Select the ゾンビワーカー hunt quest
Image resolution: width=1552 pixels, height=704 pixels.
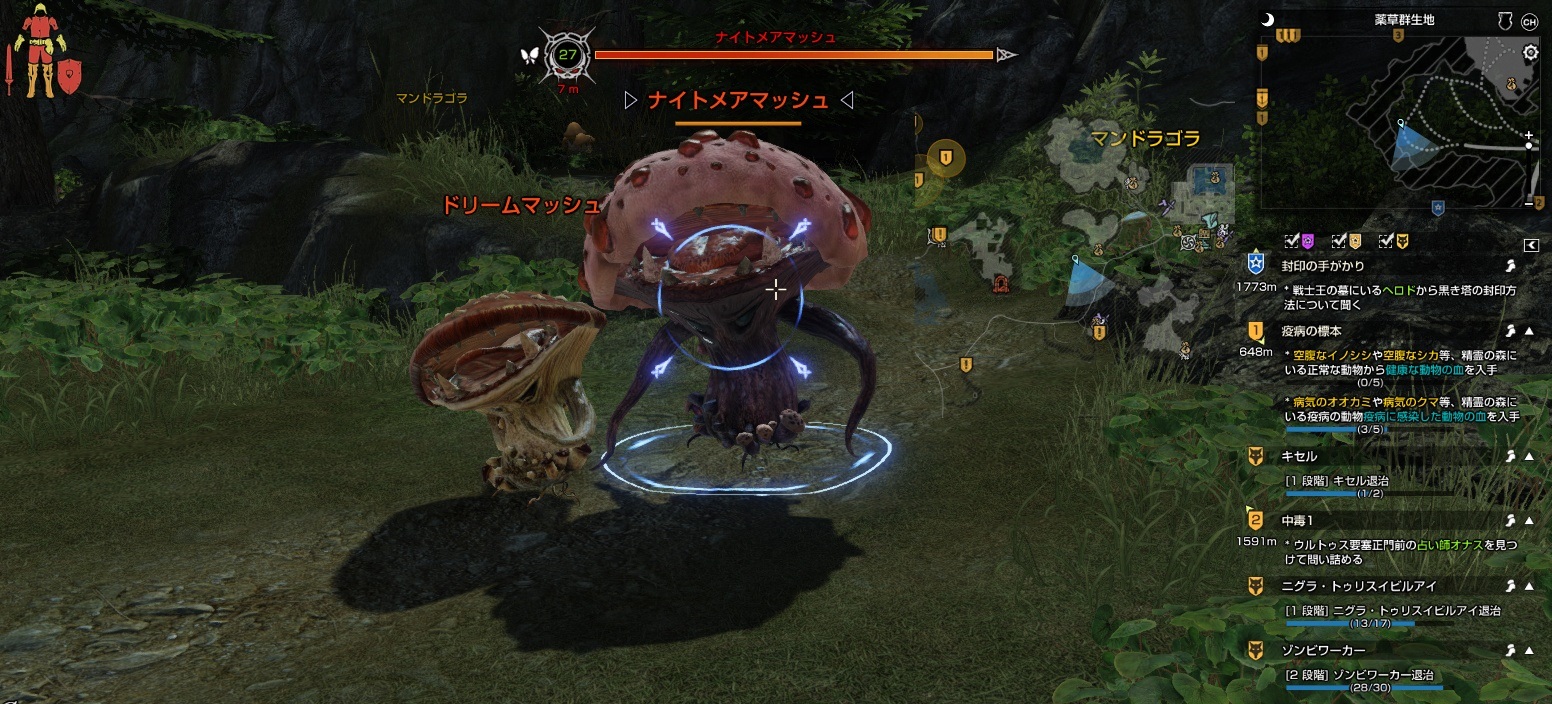[x=1323, y=651]
